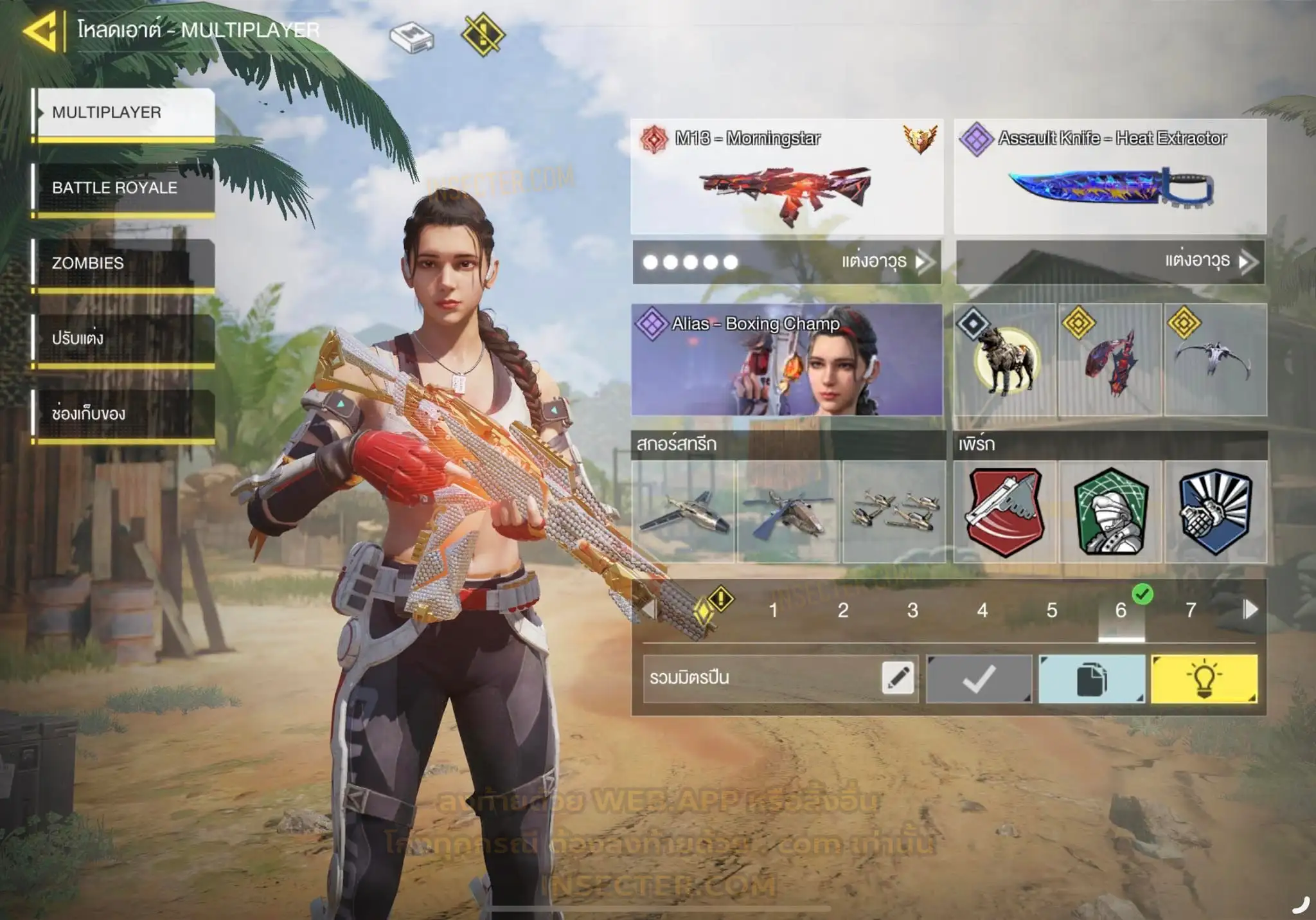Edit the loadout name รวมมิตรปืน

pos(898,678)
